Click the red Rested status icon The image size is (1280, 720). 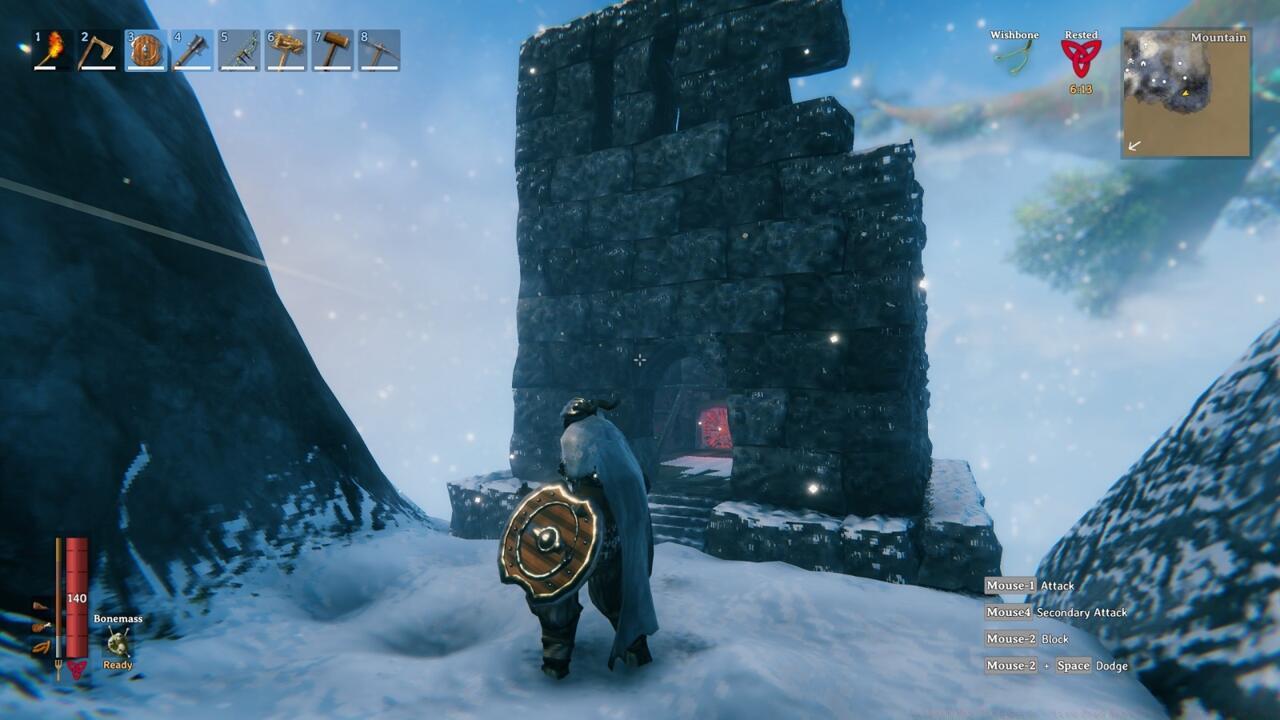click(x=1080, y=59)
